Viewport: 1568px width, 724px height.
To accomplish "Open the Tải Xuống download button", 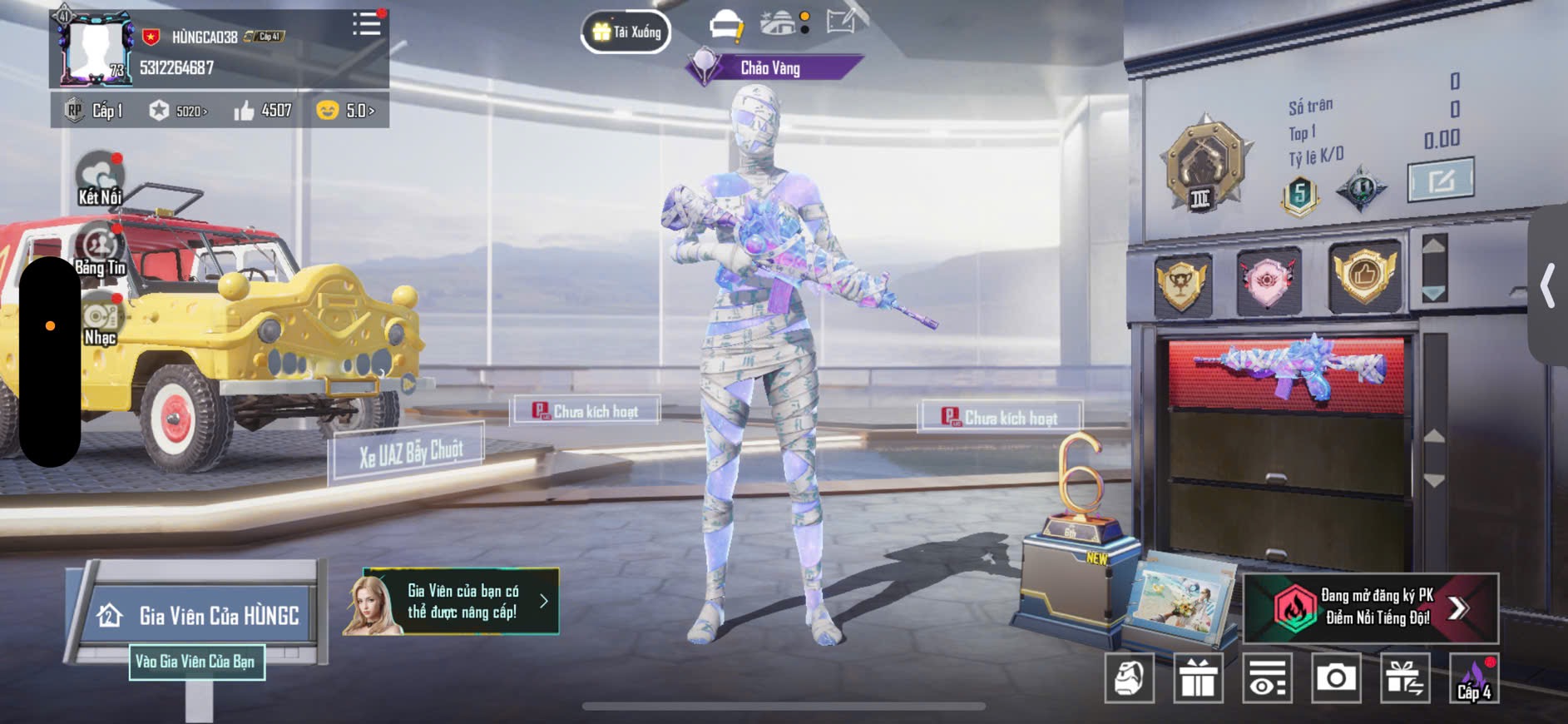I will coord(626,32).
